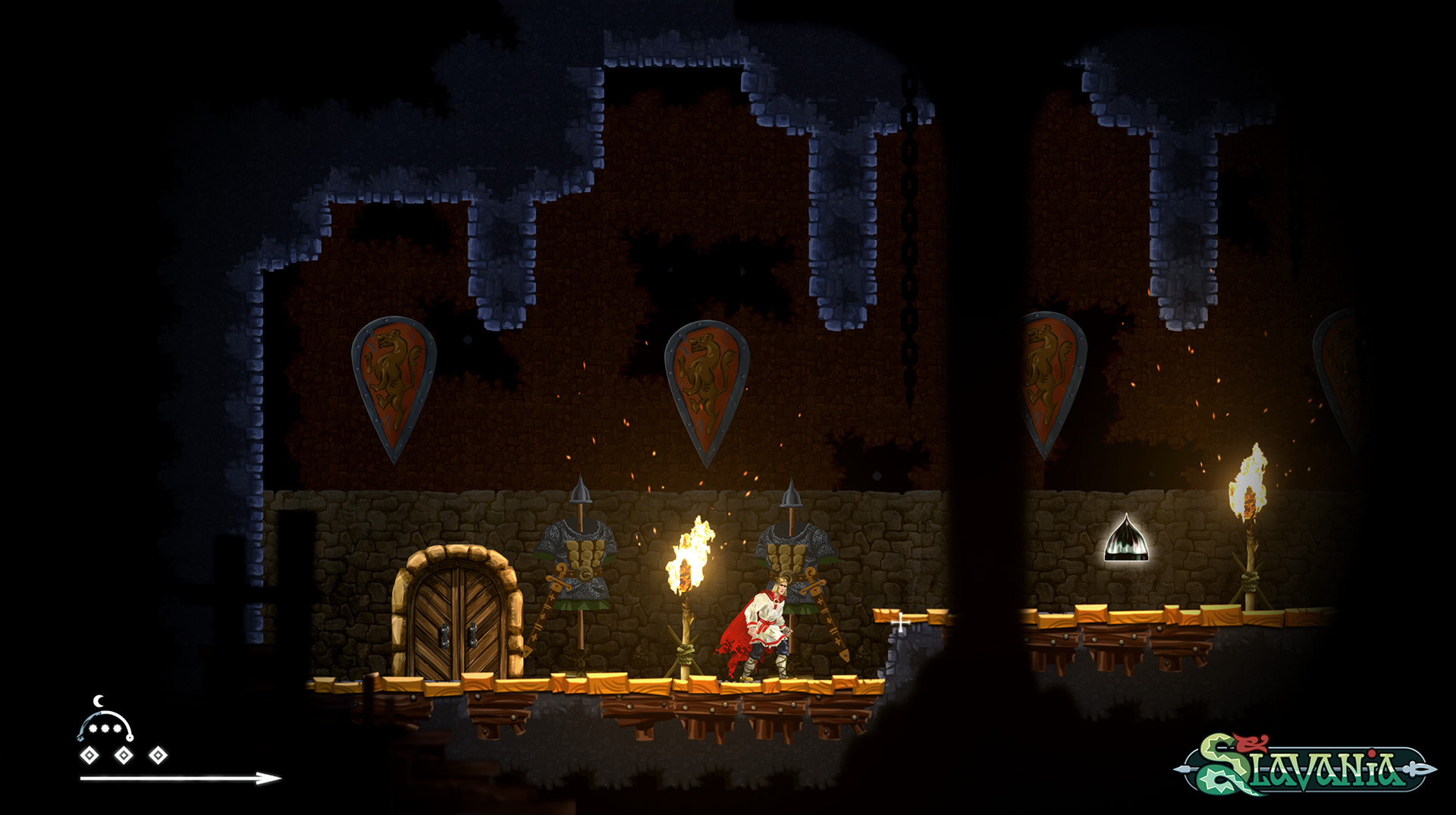Image resolution: width=1456 pixels, height=815 pixels.
Task: Click the crosshair marker near the right platform
Action: coord(901,621)
